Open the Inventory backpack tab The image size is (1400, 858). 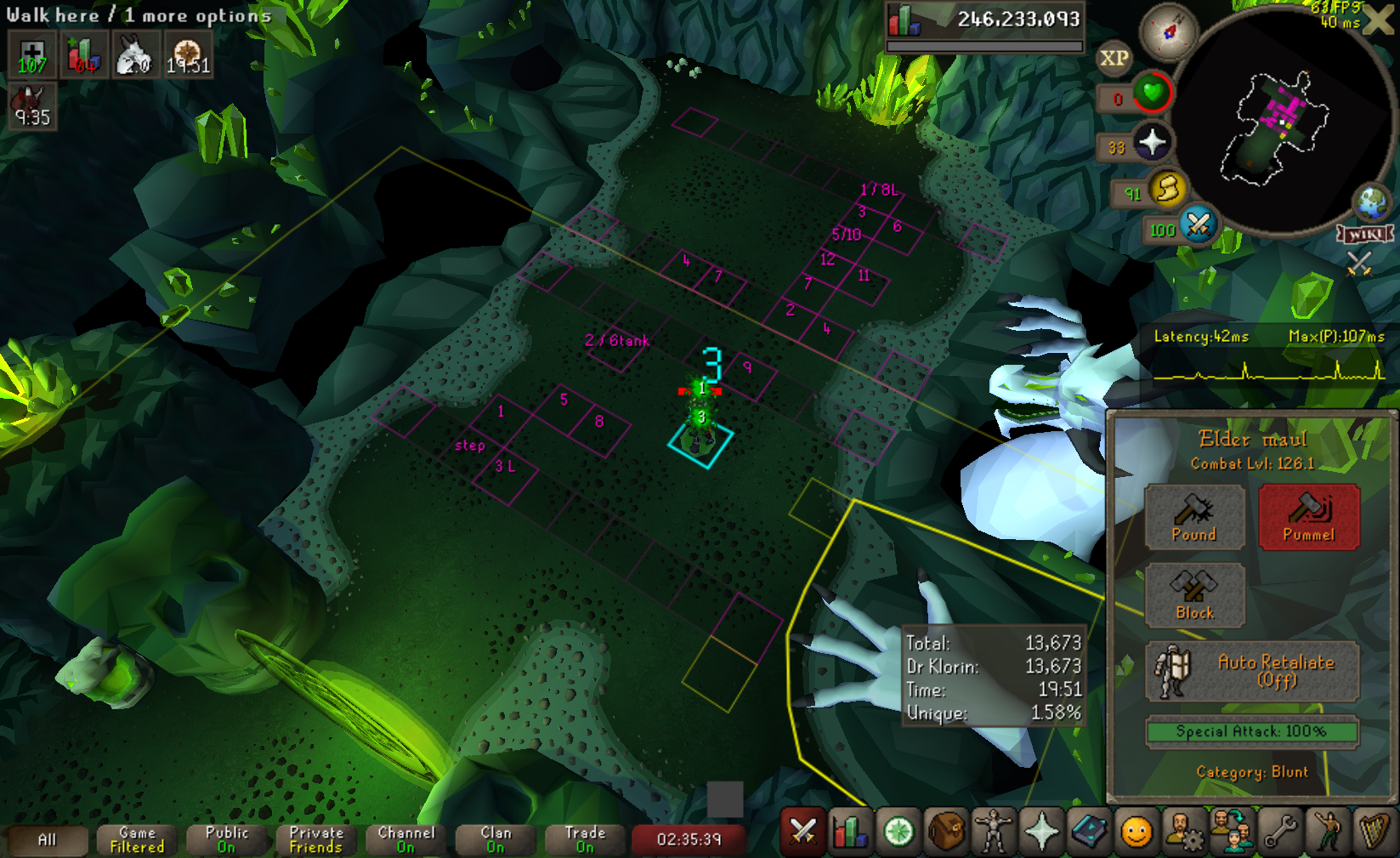click(946, 832)
